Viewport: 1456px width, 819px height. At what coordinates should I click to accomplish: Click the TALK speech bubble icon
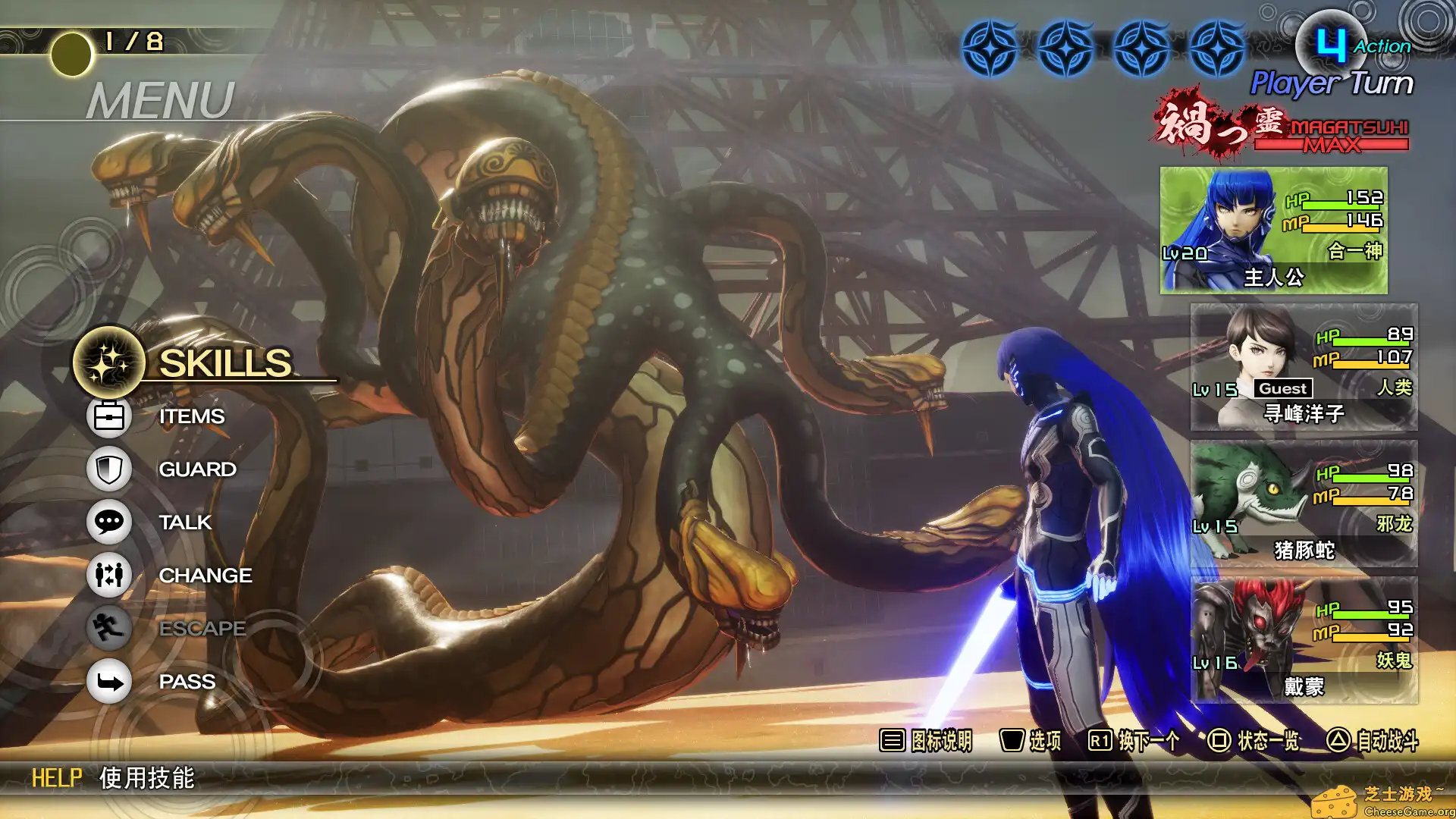(108, 522)
